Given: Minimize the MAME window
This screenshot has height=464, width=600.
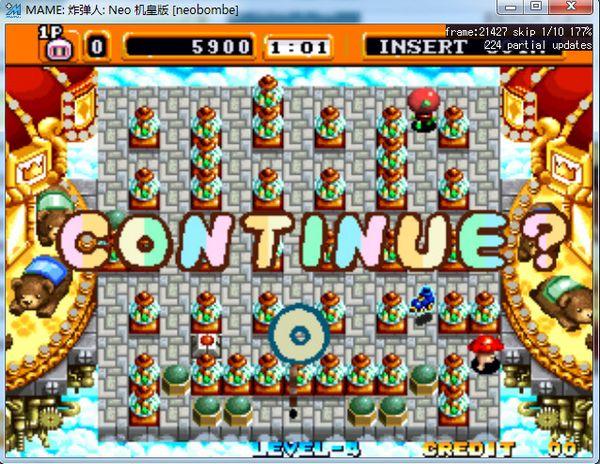Looking at the screenshot, I should (x=514, y=7).
